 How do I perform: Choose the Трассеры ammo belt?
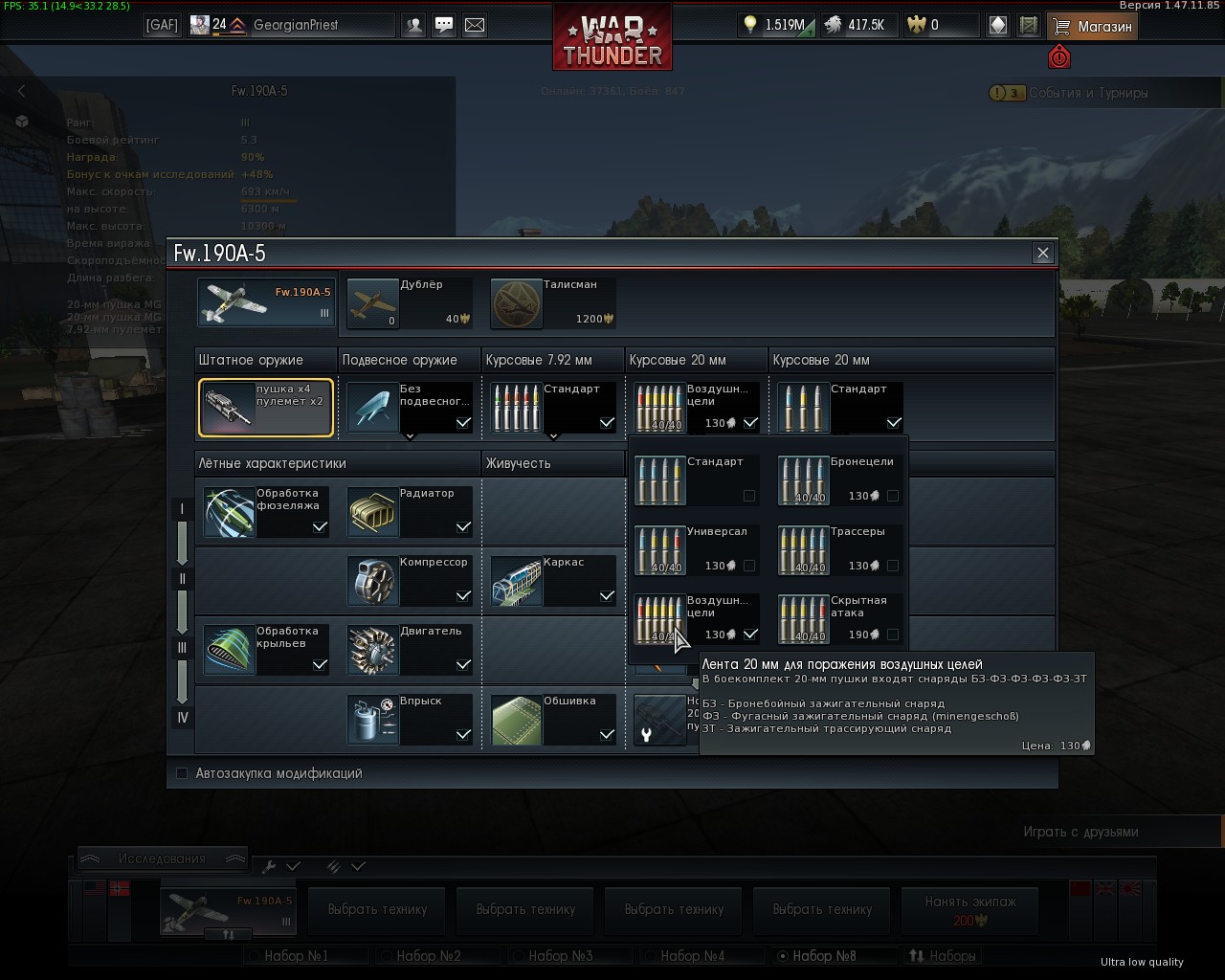pos(839,549)
